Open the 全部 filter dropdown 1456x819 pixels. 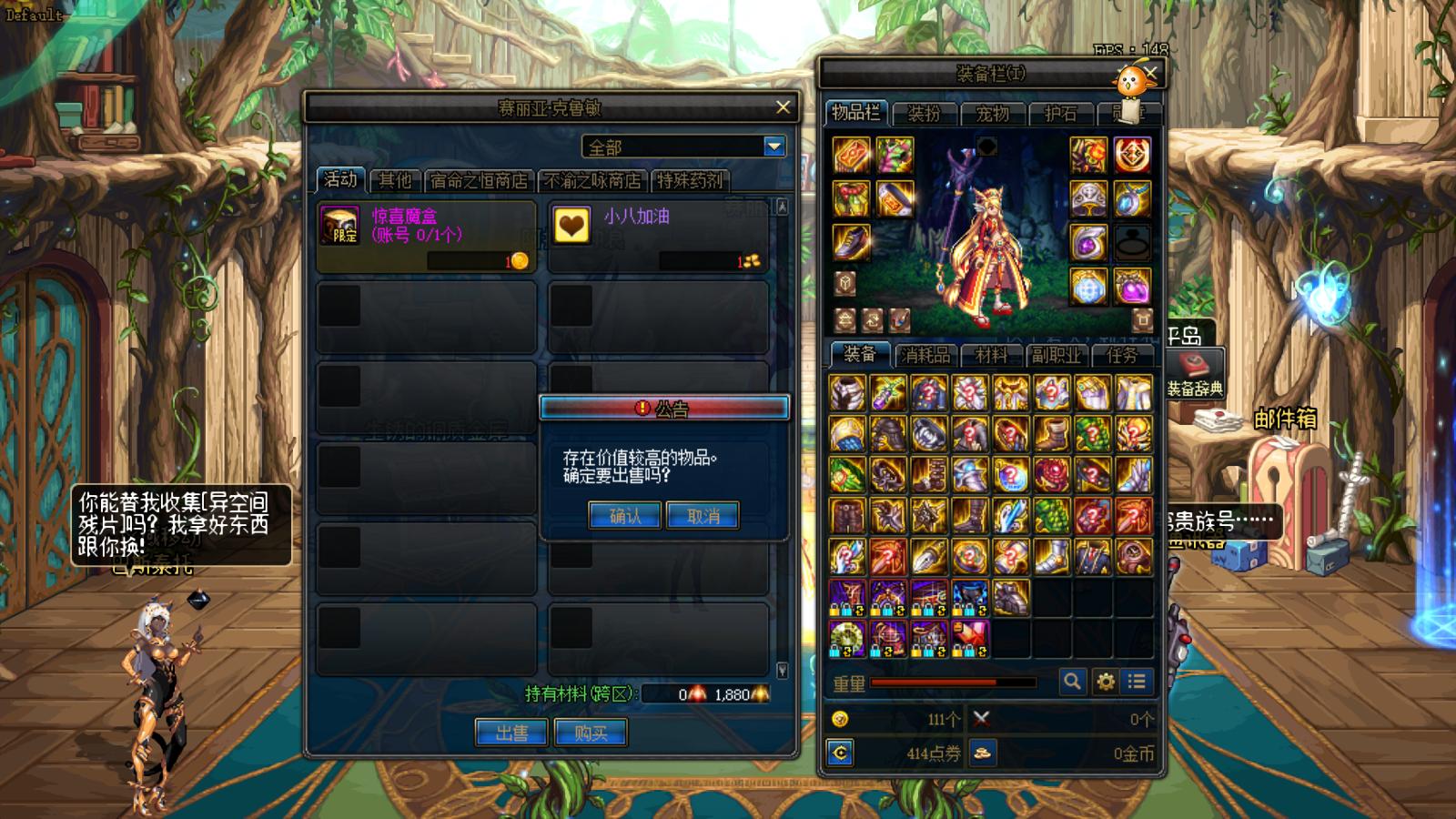pyautogui.click(x=773, y=147)
